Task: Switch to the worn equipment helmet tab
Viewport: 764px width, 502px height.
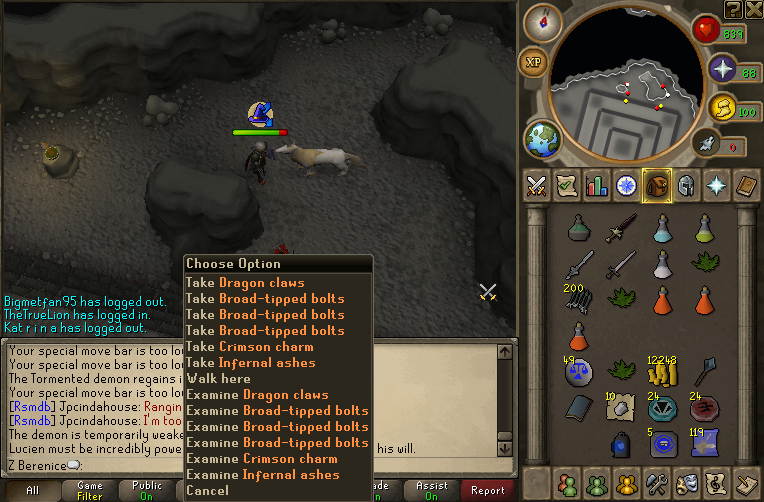Action: [x=686, y=185]
